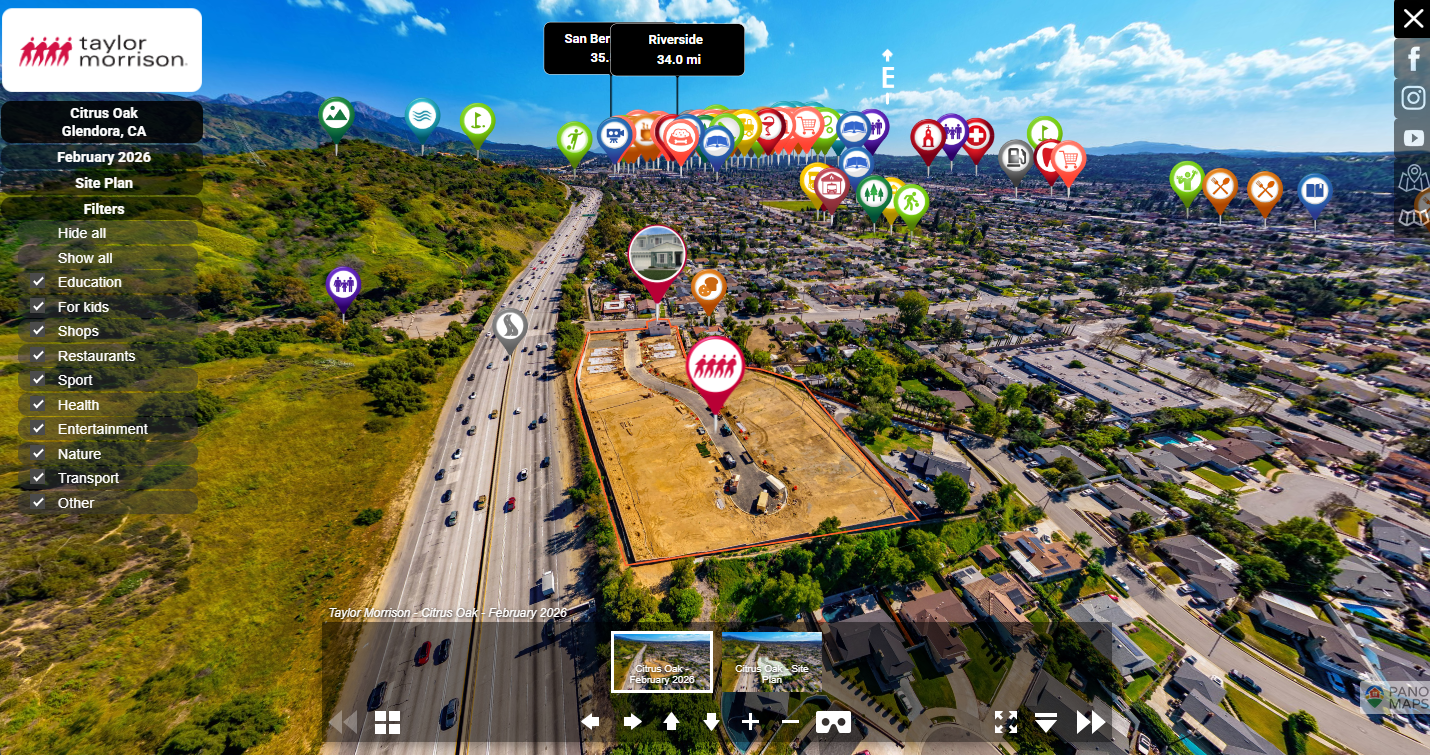1430x755 pixels.
Task: Zoom out with the minus button
Action: click(x=790, y=722)
